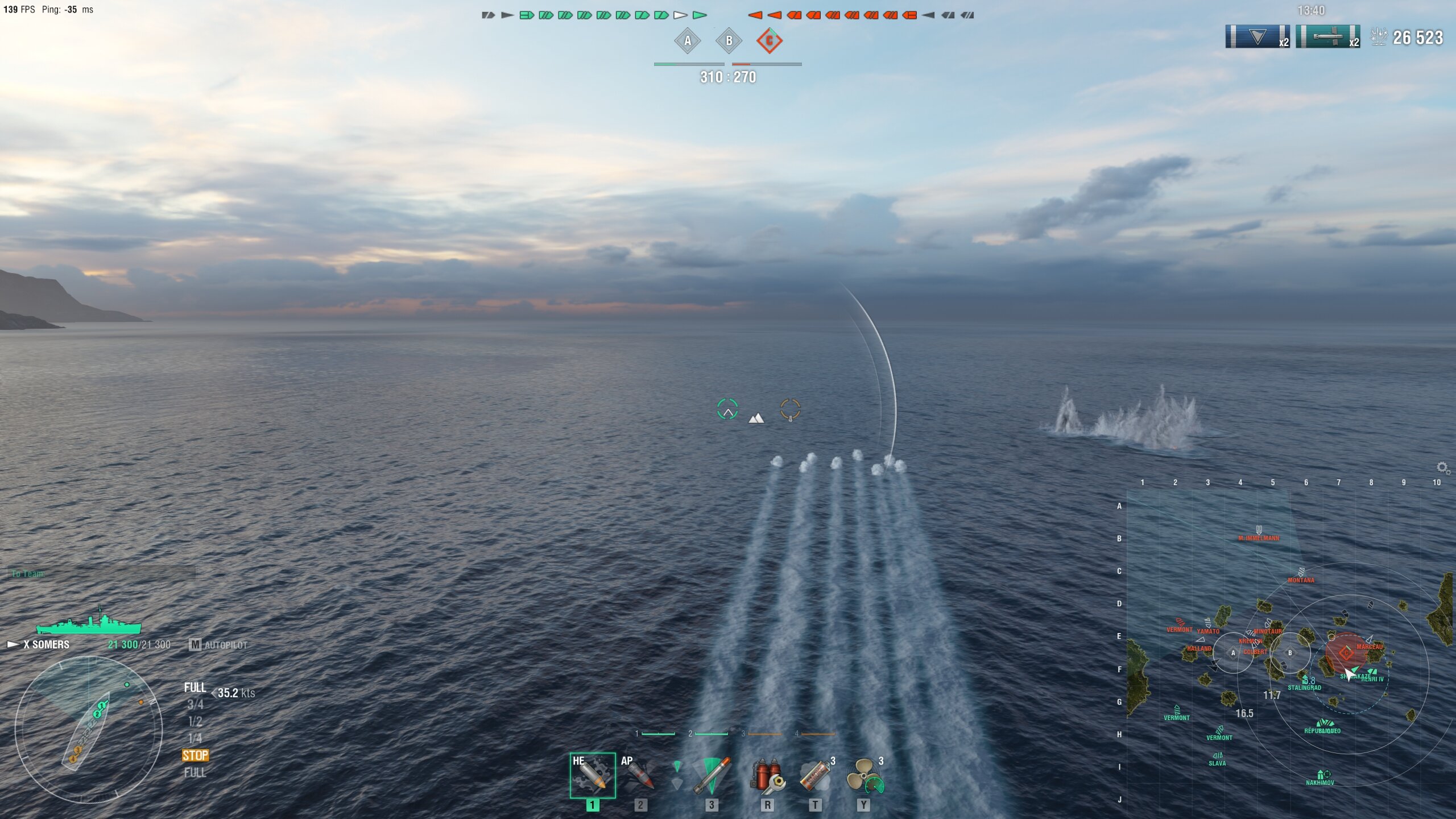Select the HE shell type
Image resolution: width=1456 pixels, height=819 pixels.
[592, 775]
